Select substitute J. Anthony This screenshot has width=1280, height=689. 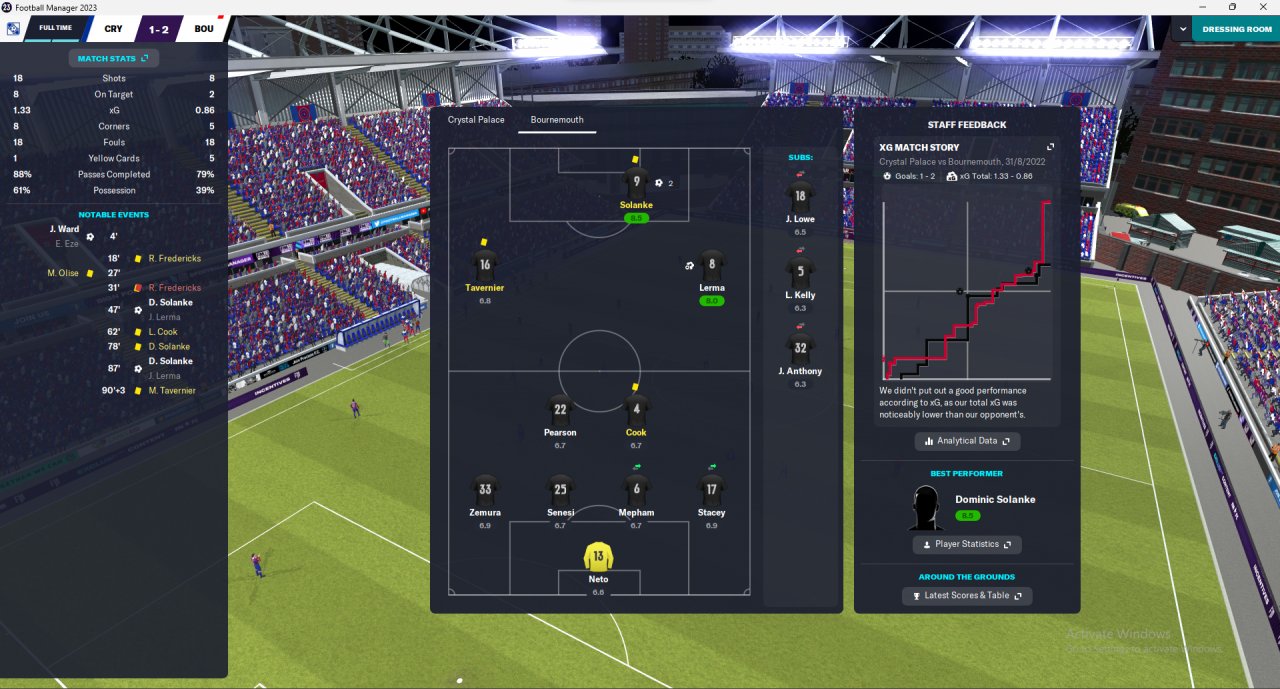pos(800,349)
